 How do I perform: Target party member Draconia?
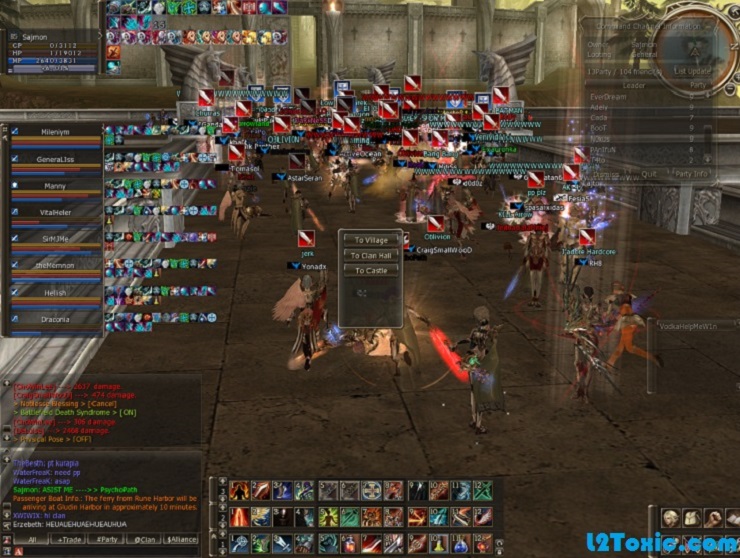pyautogui.click(x=55, y=320)
